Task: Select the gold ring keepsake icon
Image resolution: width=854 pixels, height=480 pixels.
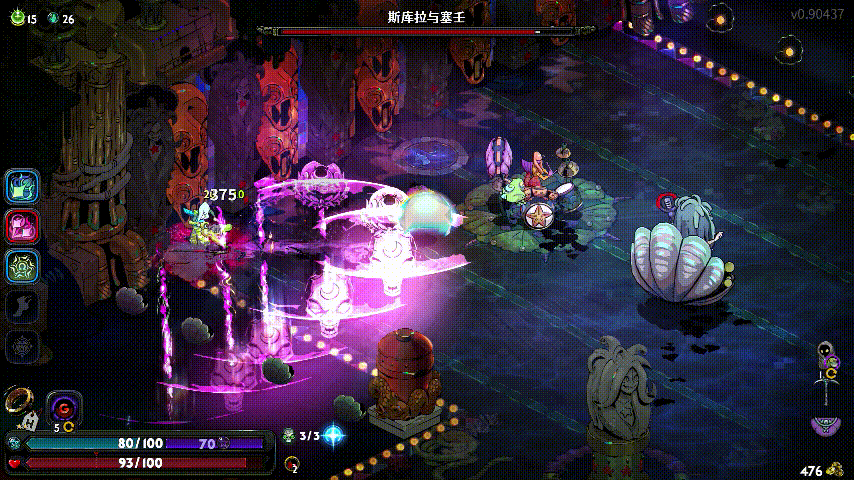Action: click(x=17, y=400)
